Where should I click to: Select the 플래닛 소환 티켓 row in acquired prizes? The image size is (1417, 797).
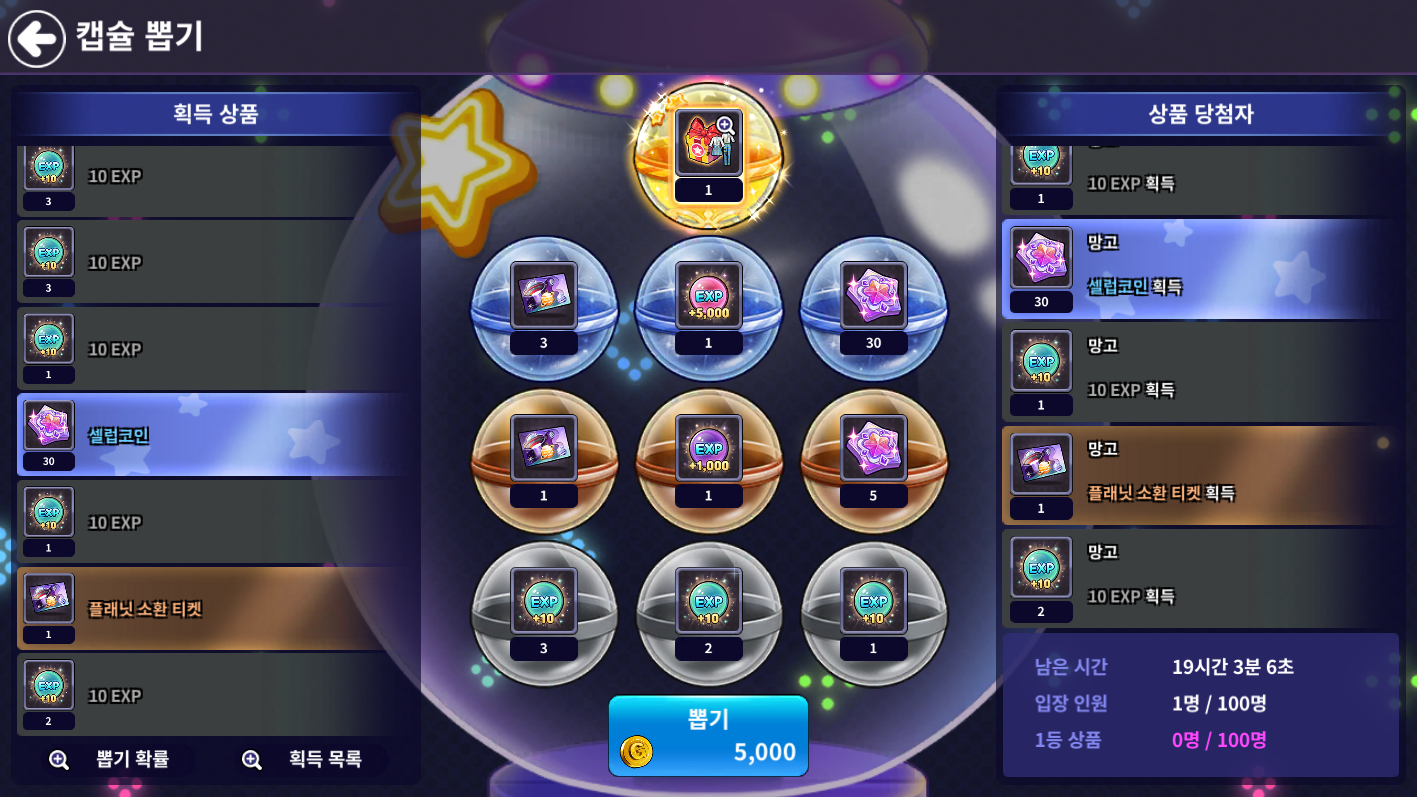coord(216,608)
